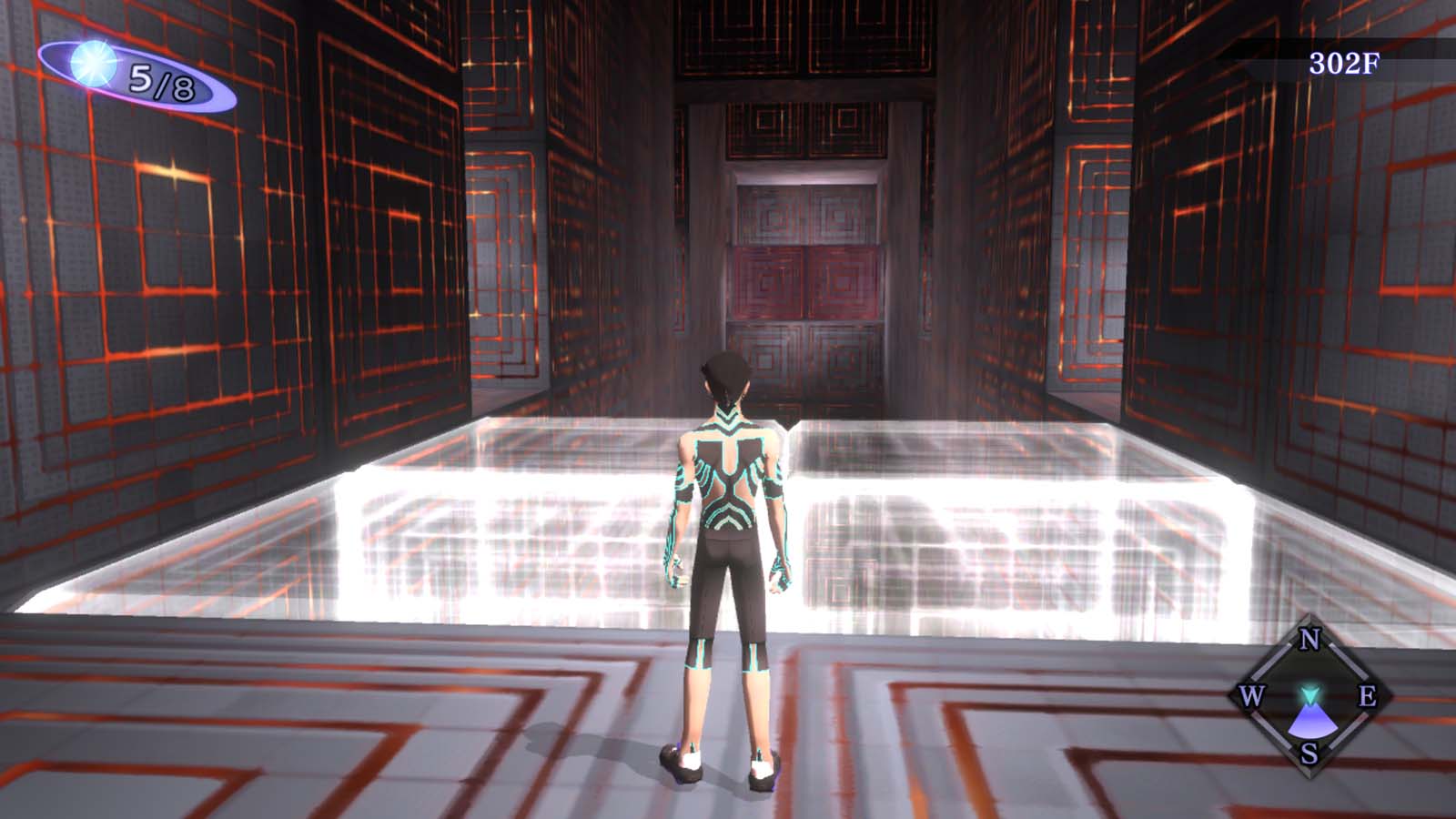Click the South marker on the compass
1456x819 pixels.
(x=1308, y=753)
